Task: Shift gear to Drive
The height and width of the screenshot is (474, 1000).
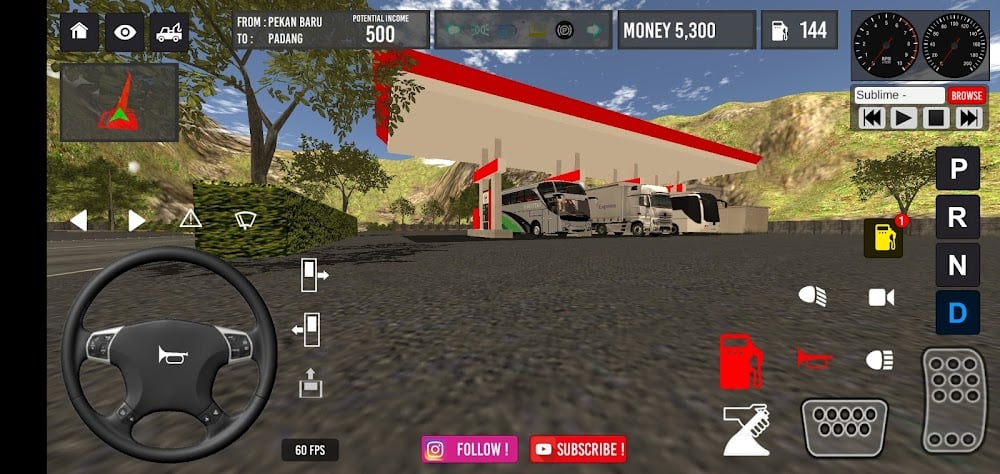Action: coord(957,313)
